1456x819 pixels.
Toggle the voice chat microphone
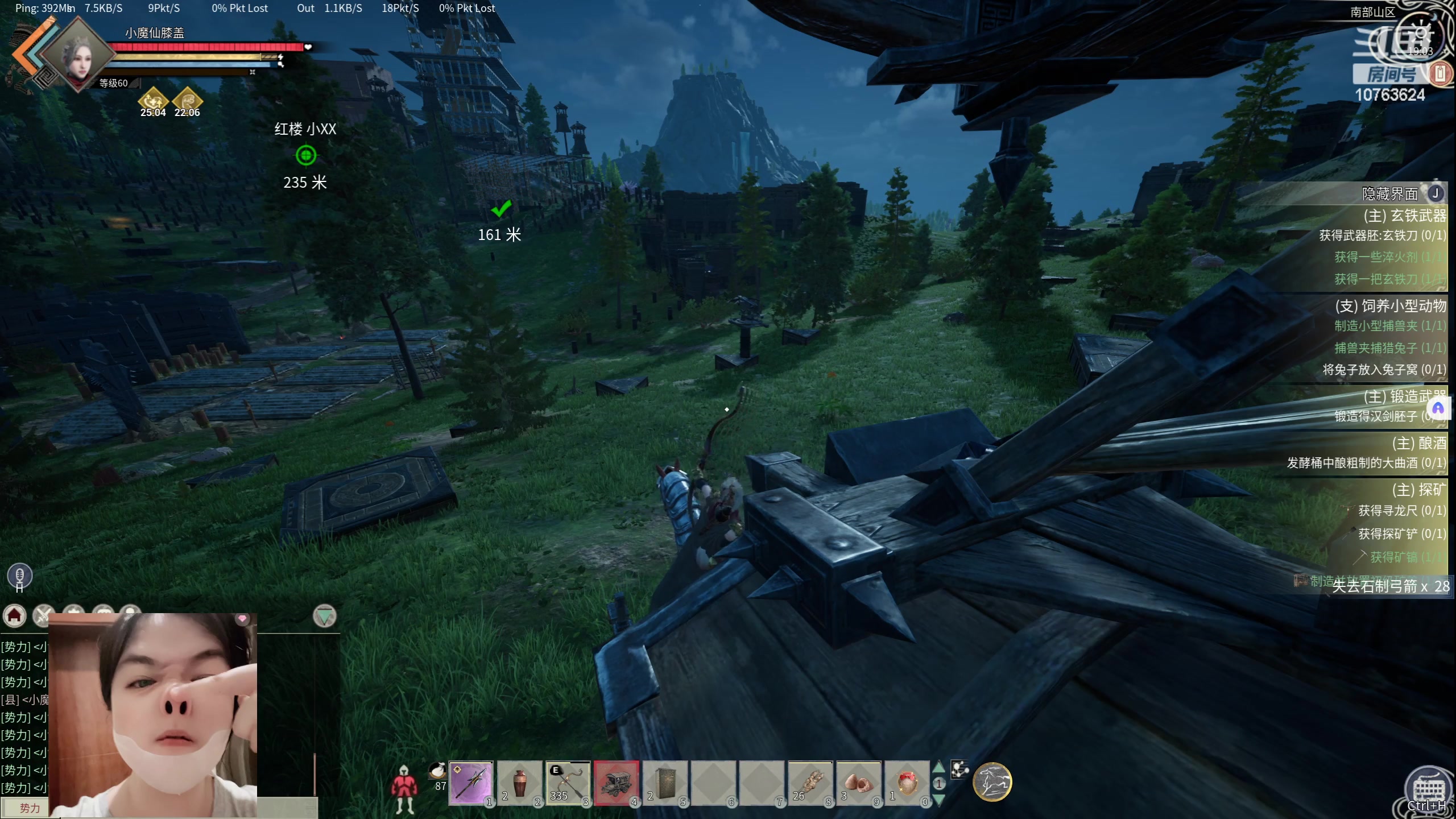pos(19,576)
